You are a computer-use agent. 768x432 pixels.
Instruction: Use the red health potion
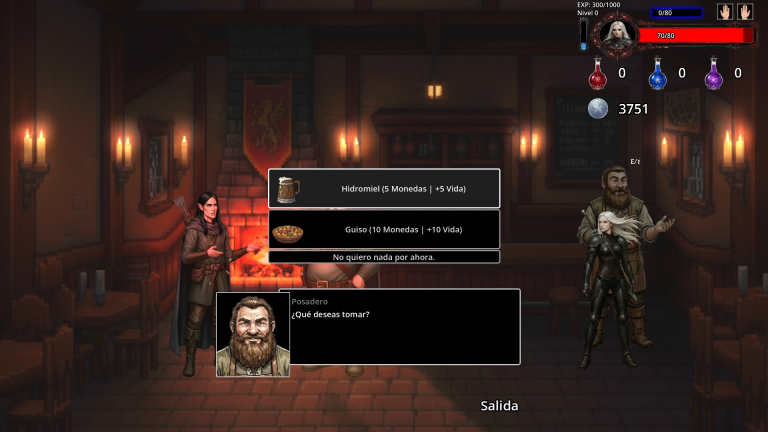click(x=598, y=73)
